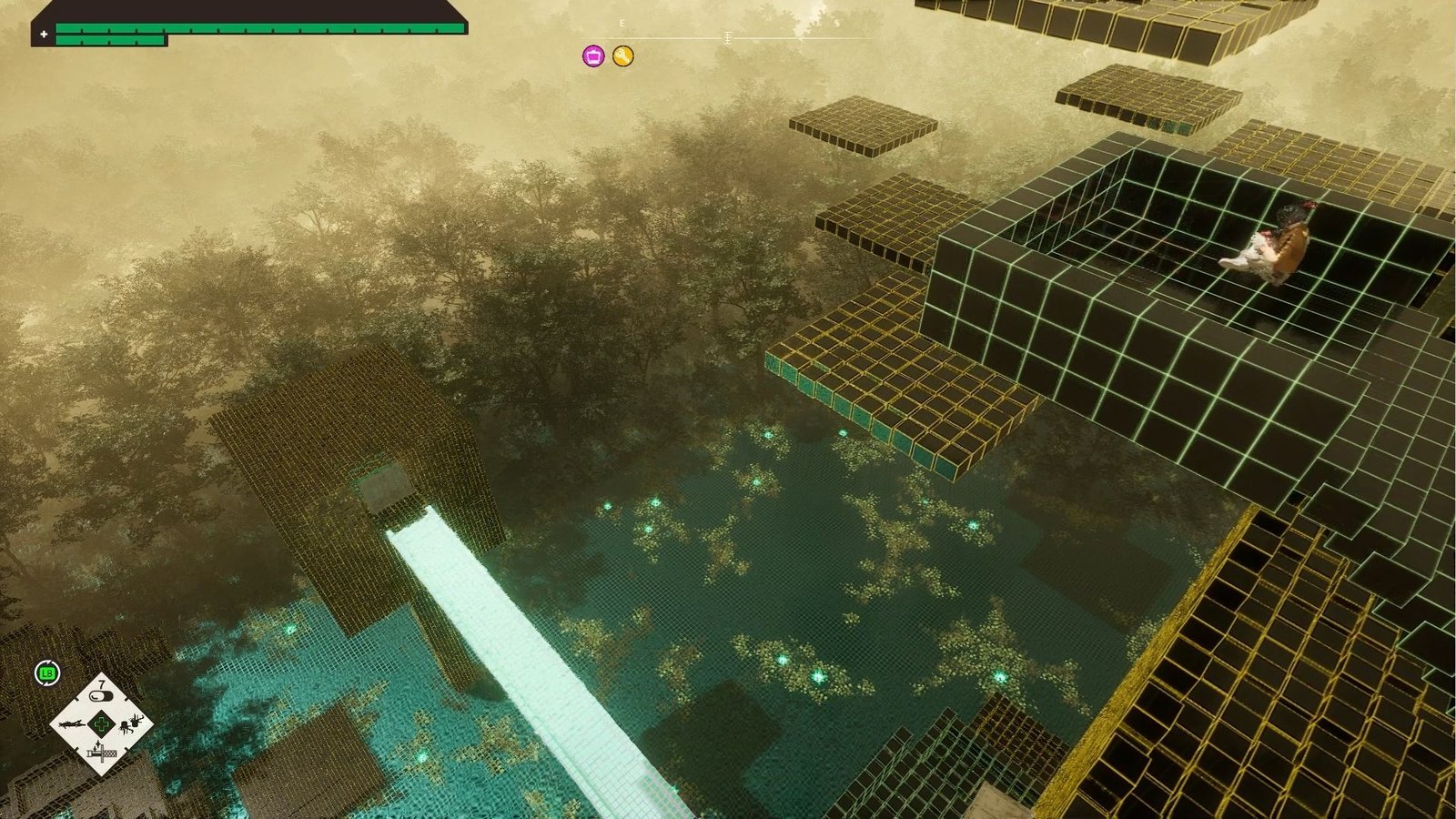
Task: Select the sword upgrade quick slot
Action: (101, 753)
